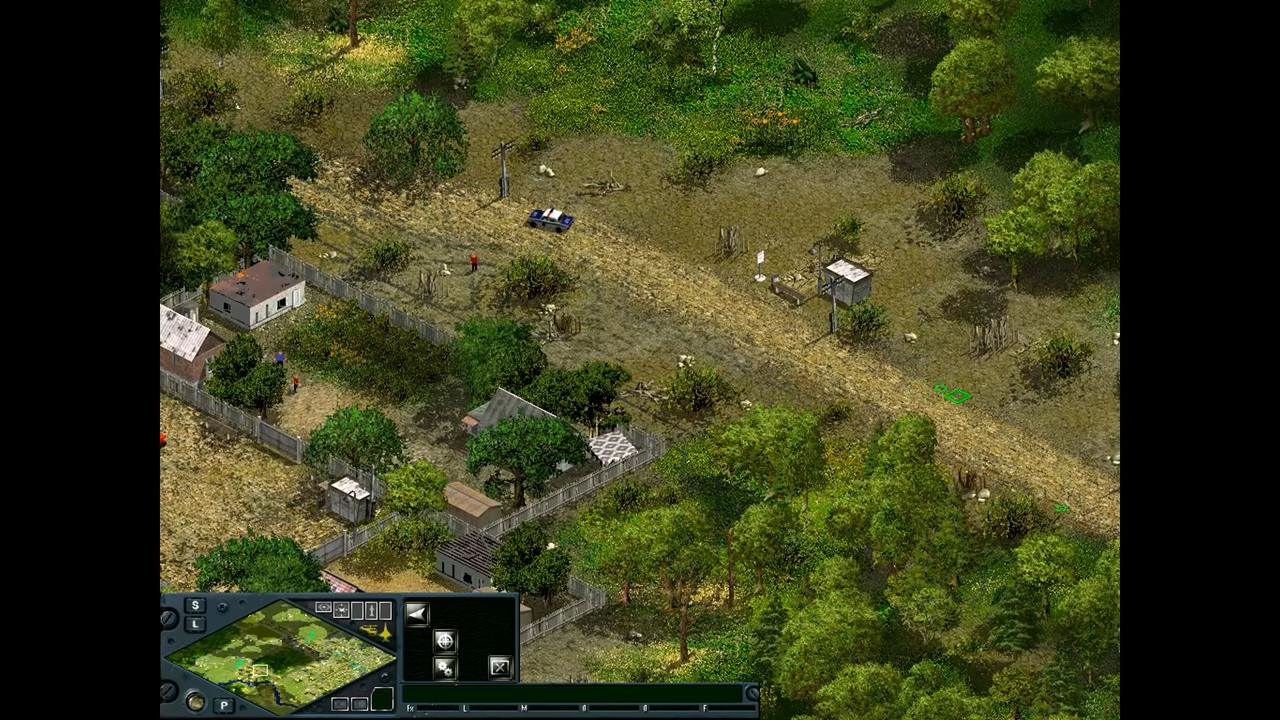Select the standing soldier icon button

pyautogui.click(x=371, y=610)
